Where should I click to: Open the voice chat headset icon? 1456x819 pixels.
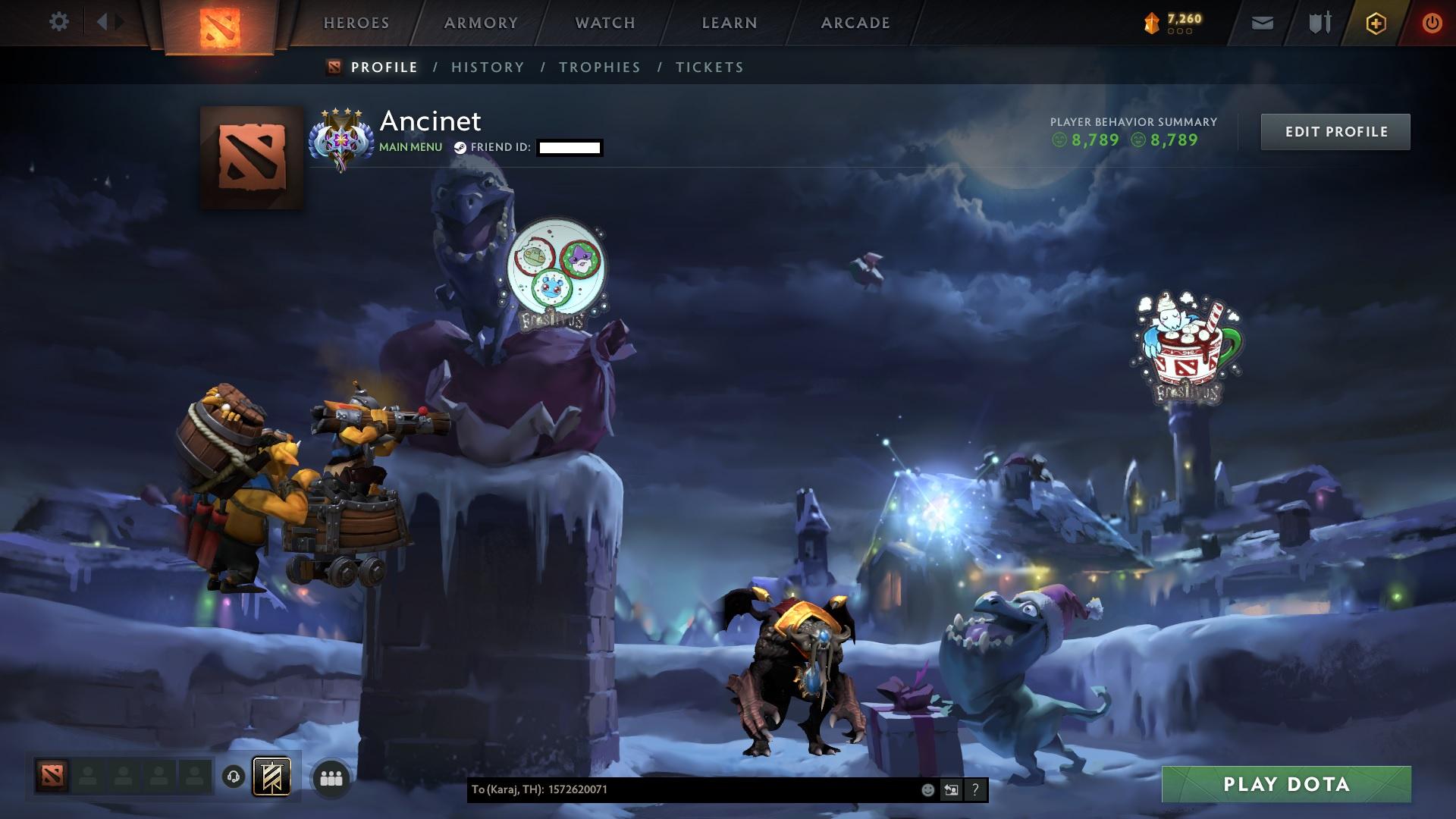[x=231, y=777]
